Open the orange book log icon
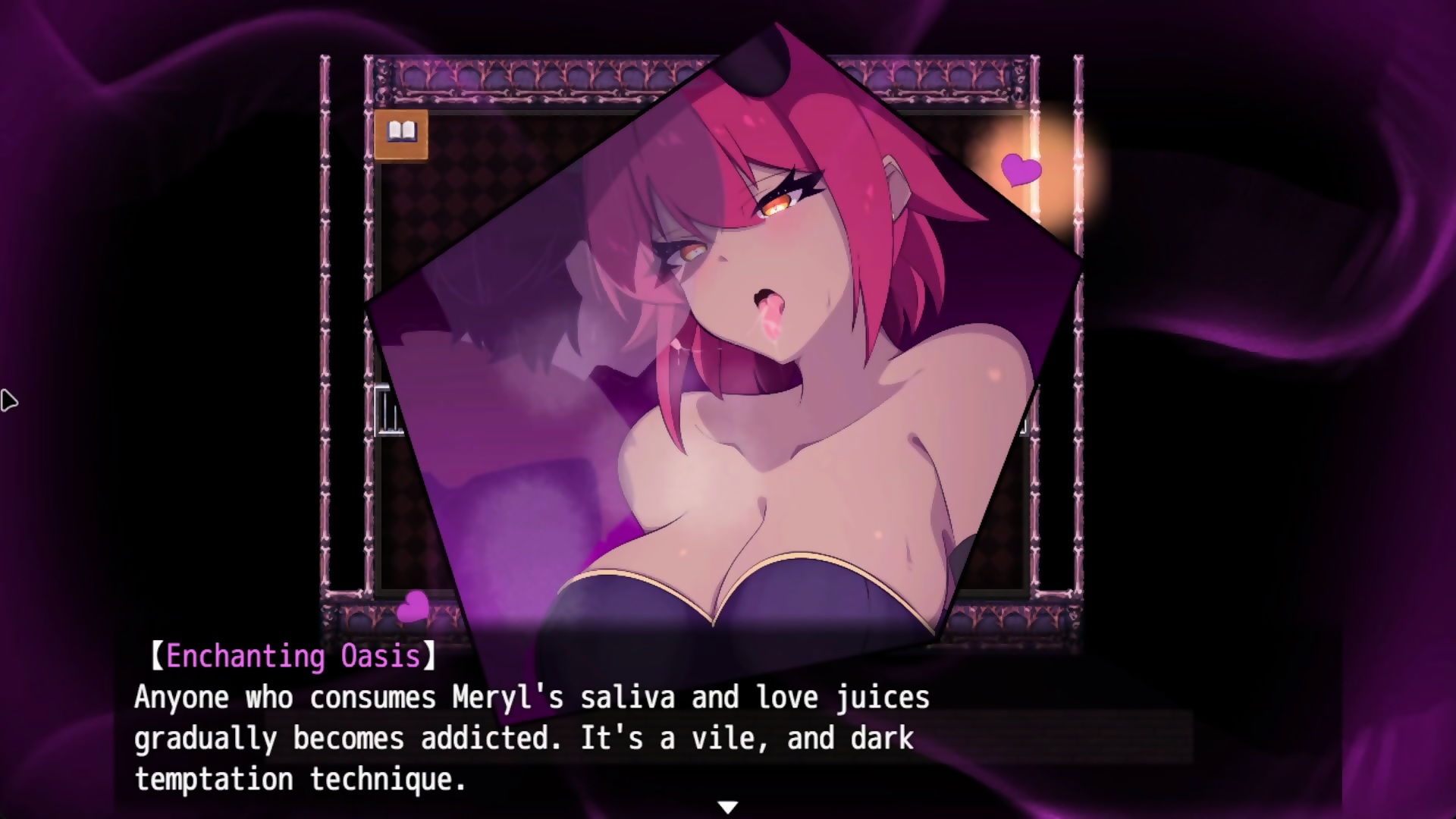1456x819 pixels. click(401, 134)
